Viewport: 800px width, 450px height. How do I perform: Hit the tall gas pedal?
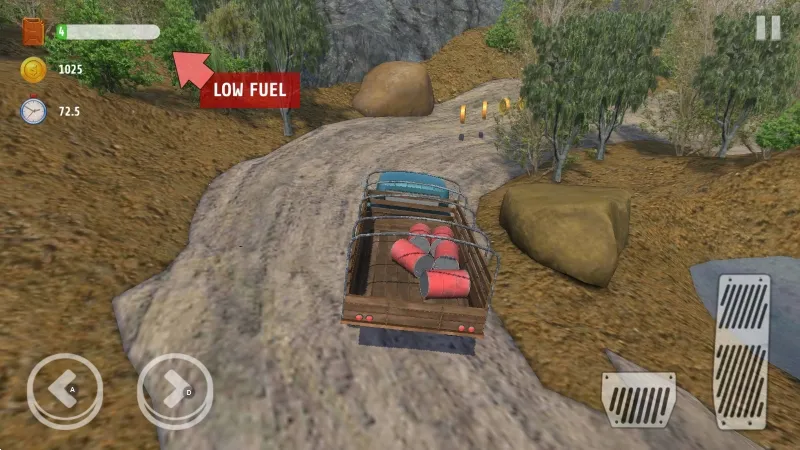click(742, 352)
